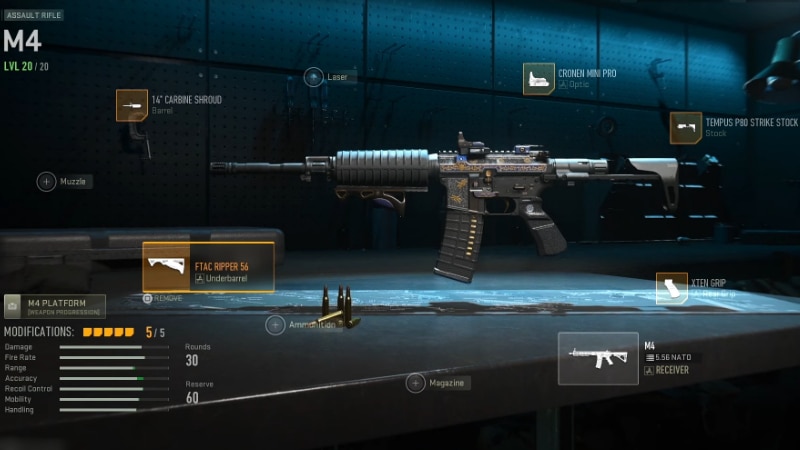The height and width of the screenshot is (450, 800).
Task: Open M4 Platform weapon progression
Action: coord(54,306)
